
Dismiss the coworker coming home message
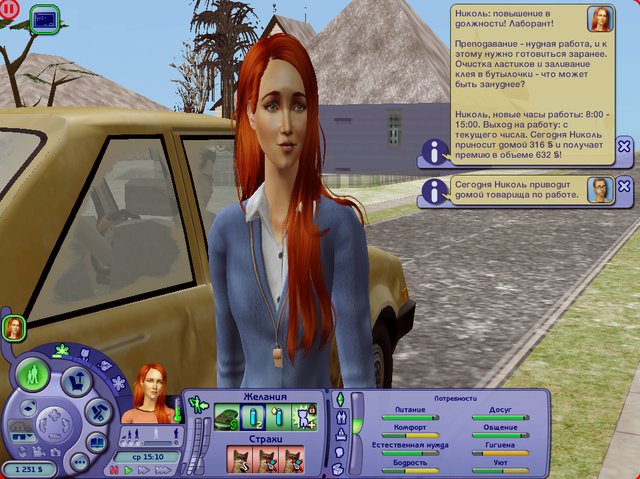pyautogui.click(x=624, y=187)
